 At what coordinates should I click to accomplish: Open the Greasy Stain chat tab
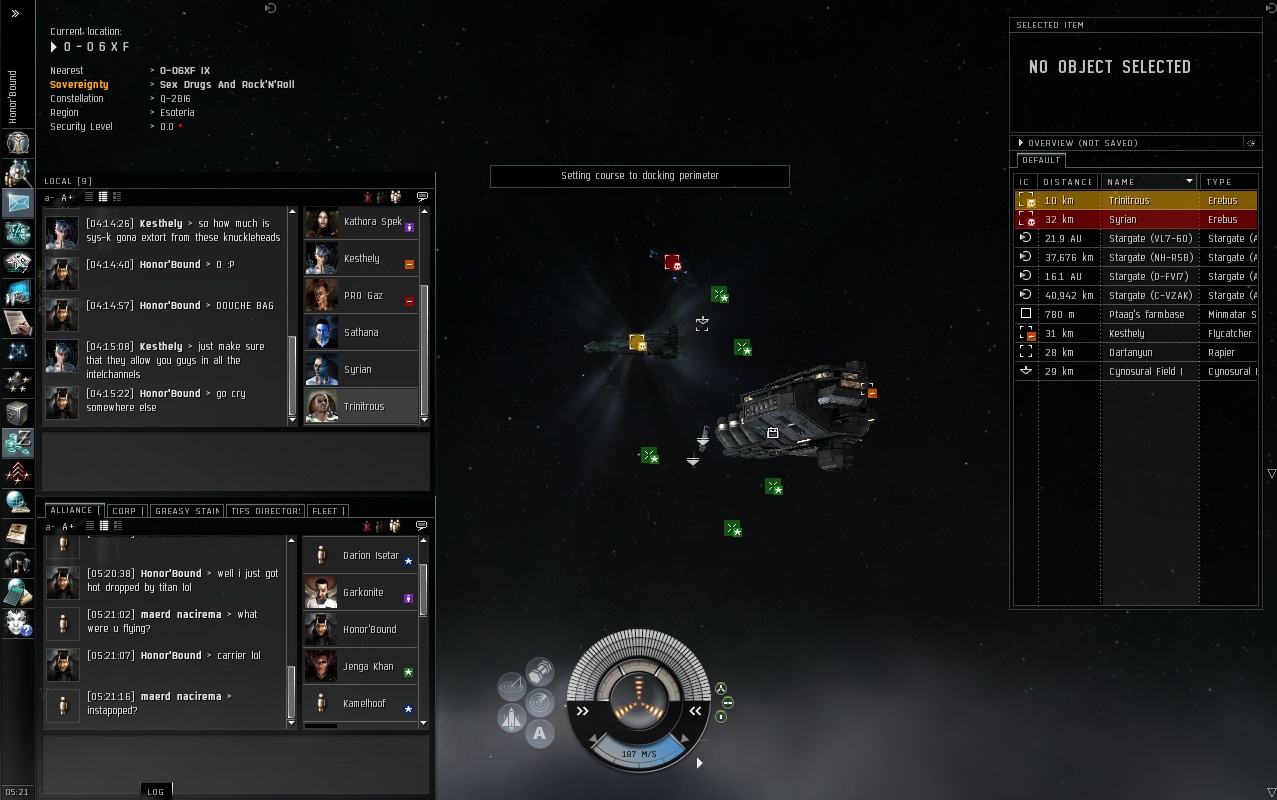(187, 511)
